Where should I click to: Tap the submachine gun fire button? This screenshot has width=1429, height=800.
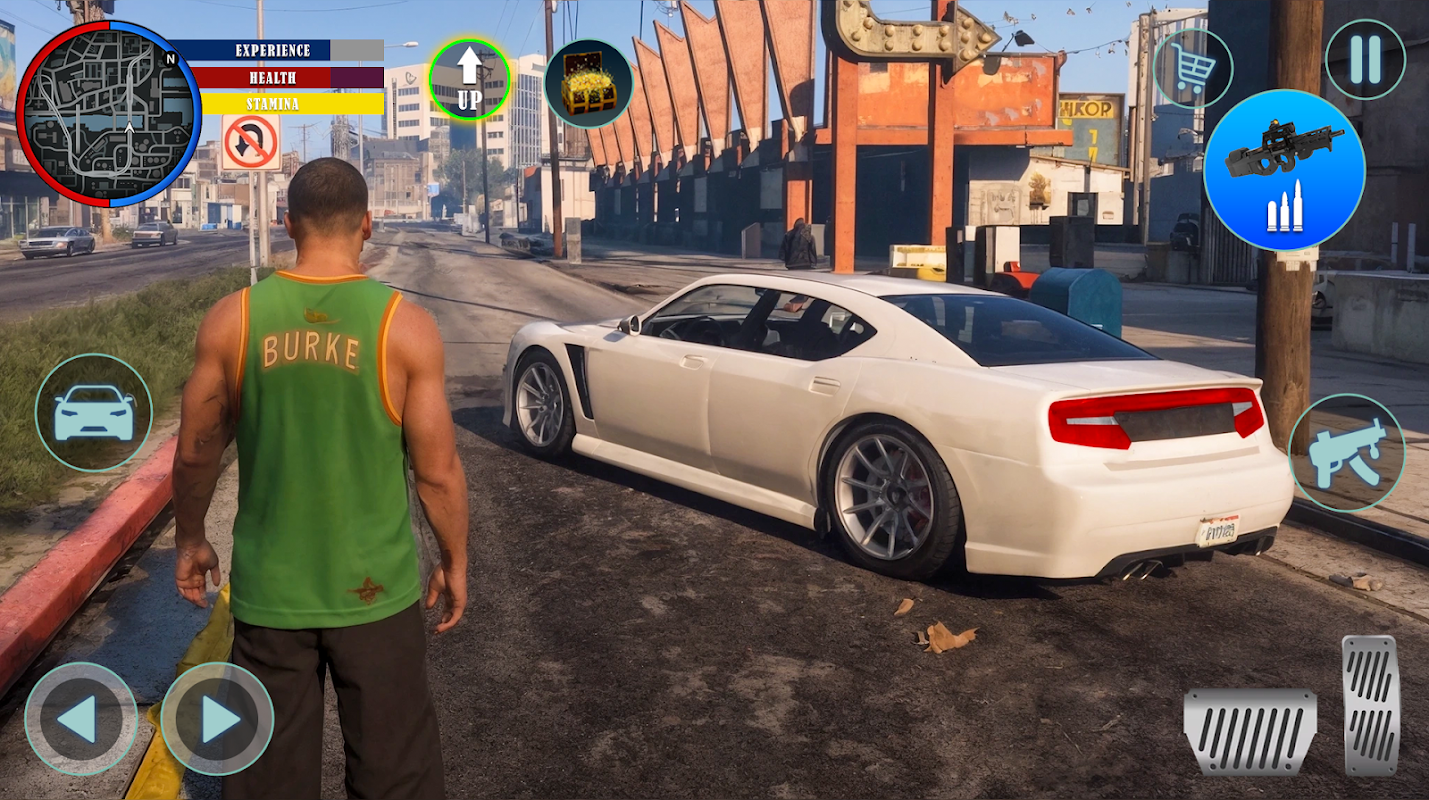click(1346, 453)
